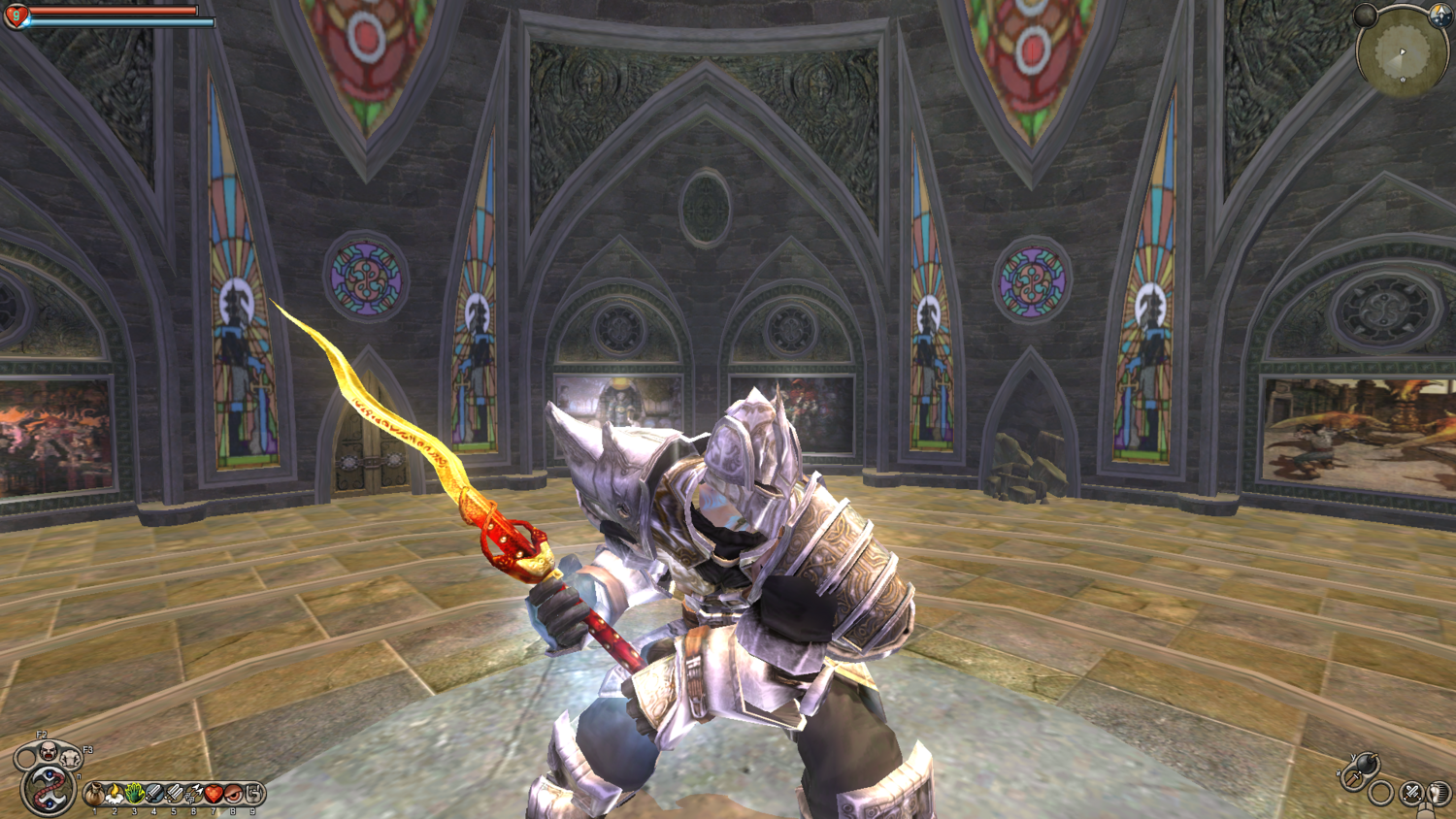Open the brown sack item slot
The height and width of the screenshot is (819, 1456).
tap(94, 795)
